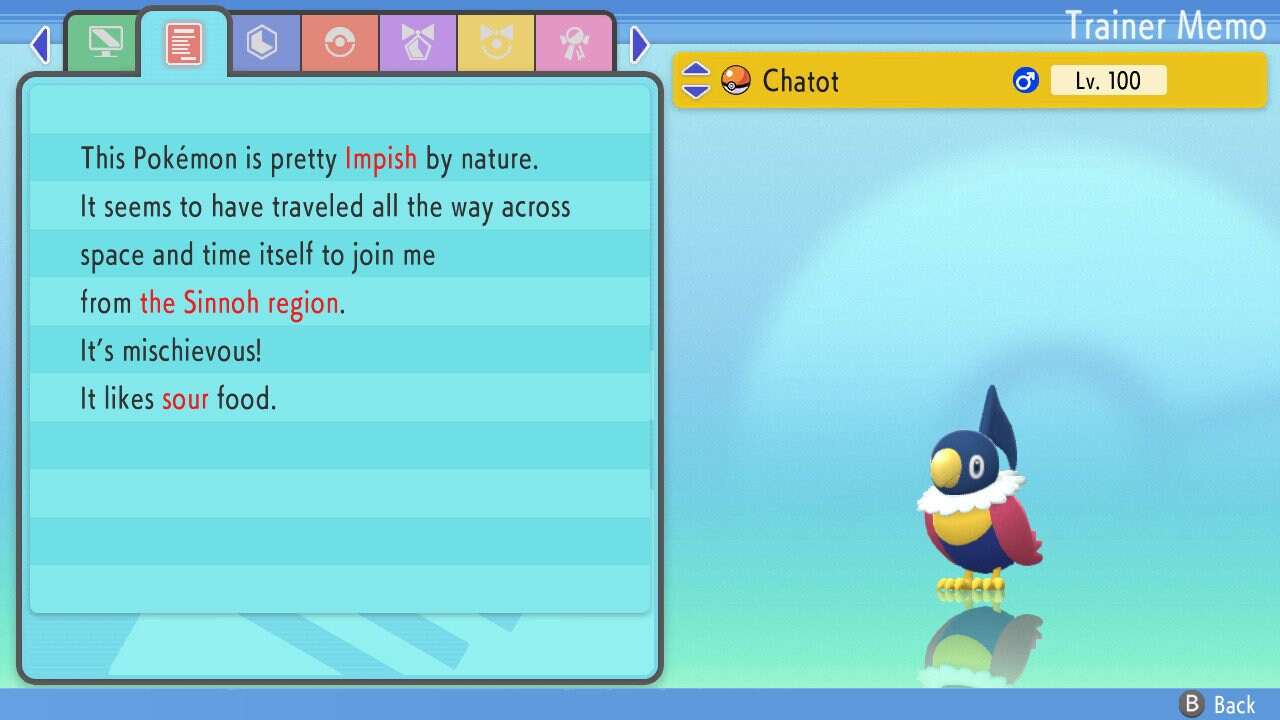Cycle Pokémon with the up-down arrows by Chatot

(696, 80)
